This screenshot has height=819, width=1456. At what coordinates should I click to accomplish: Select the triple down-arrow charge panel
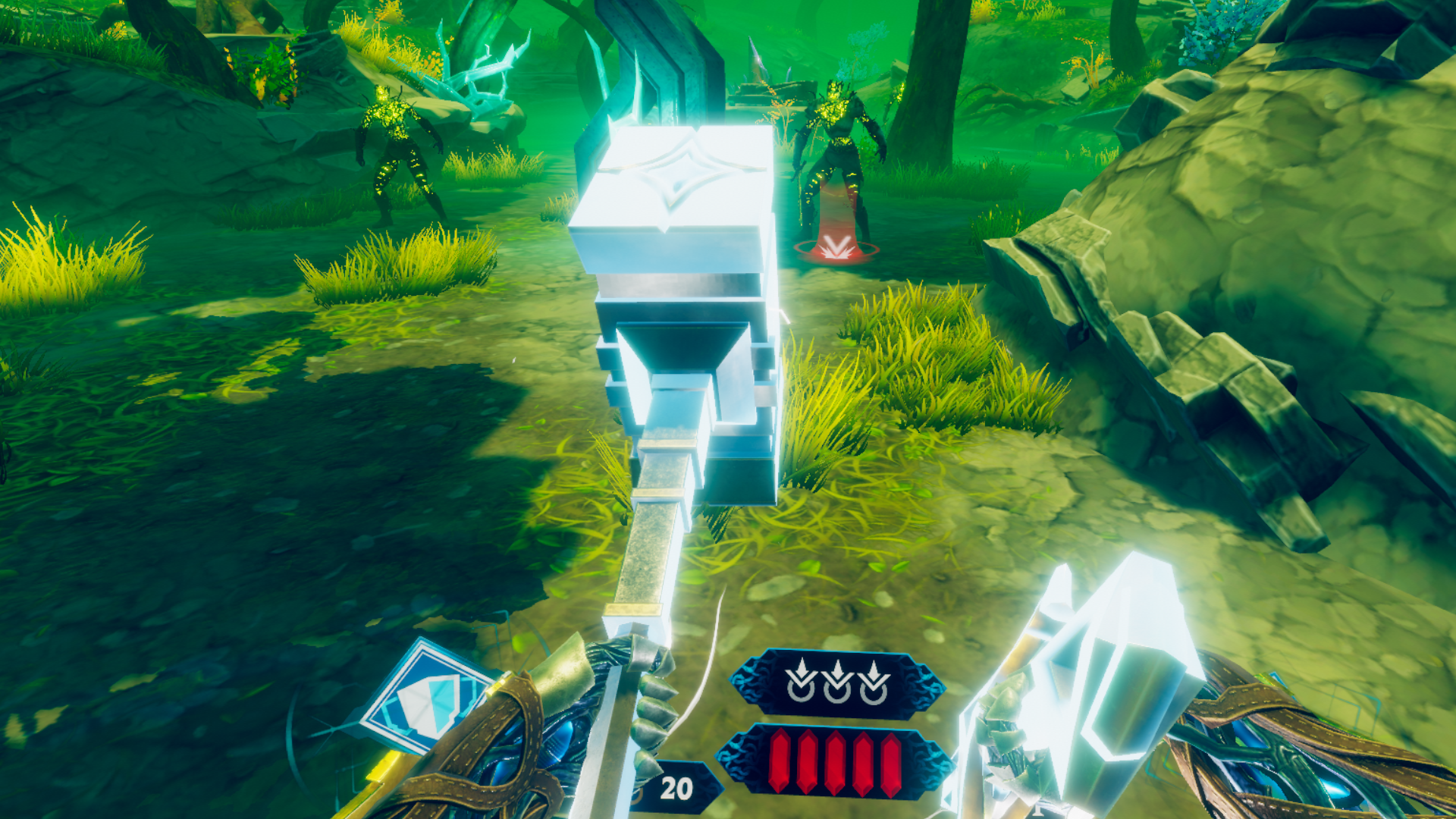(x=837, y=682)
